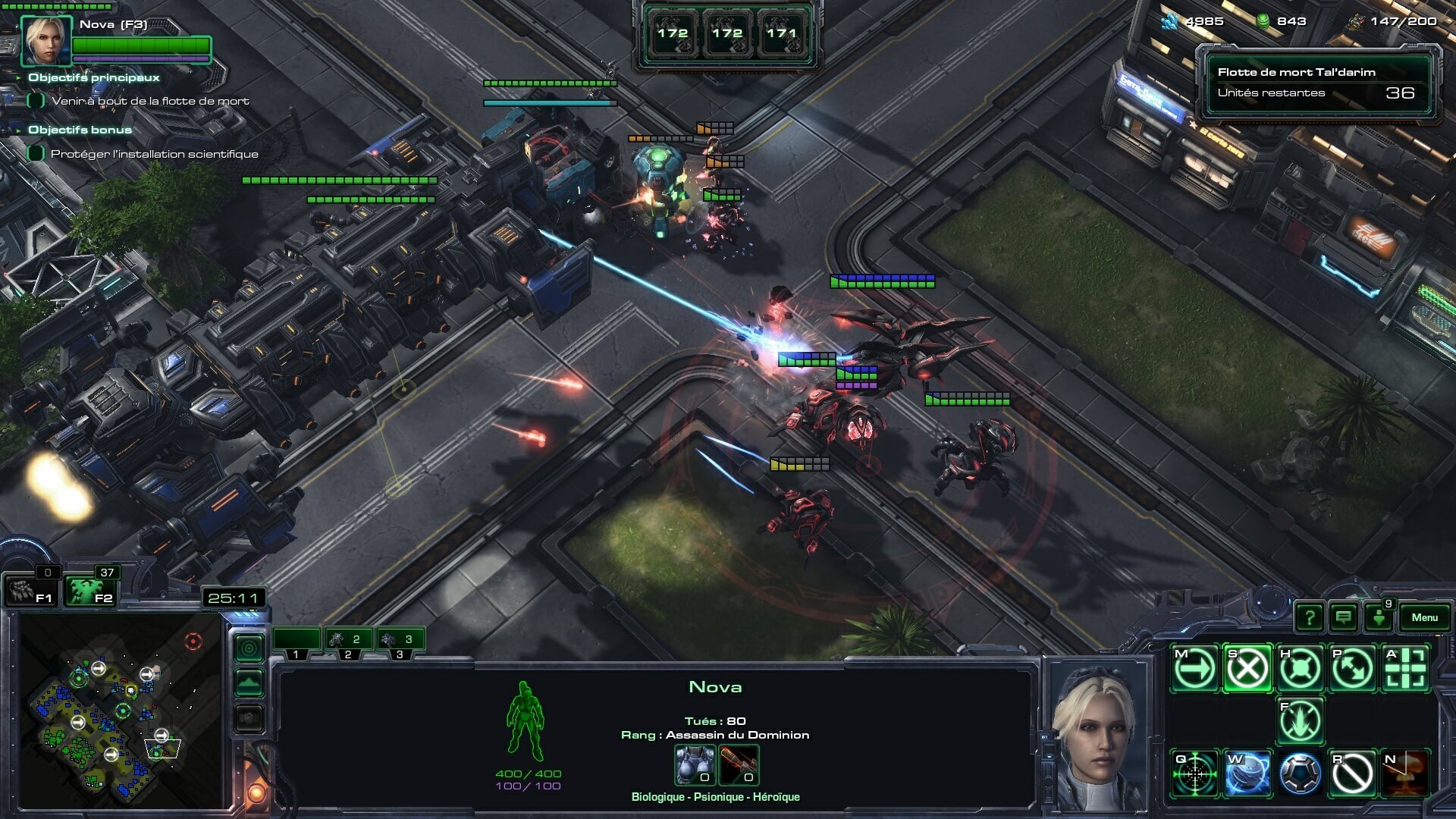Activate the hexagonal shield ability icon
1456x819 pixels.
coord(1300,773)
